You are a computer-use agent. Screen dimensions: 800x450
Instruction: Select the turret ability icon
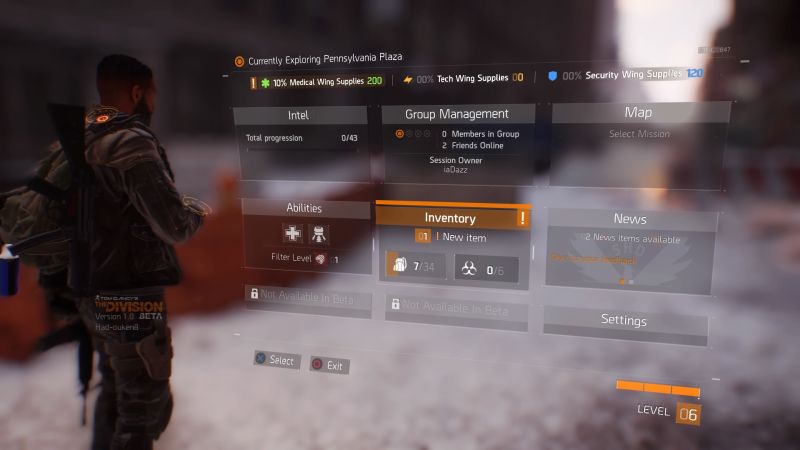coord(320,234)
